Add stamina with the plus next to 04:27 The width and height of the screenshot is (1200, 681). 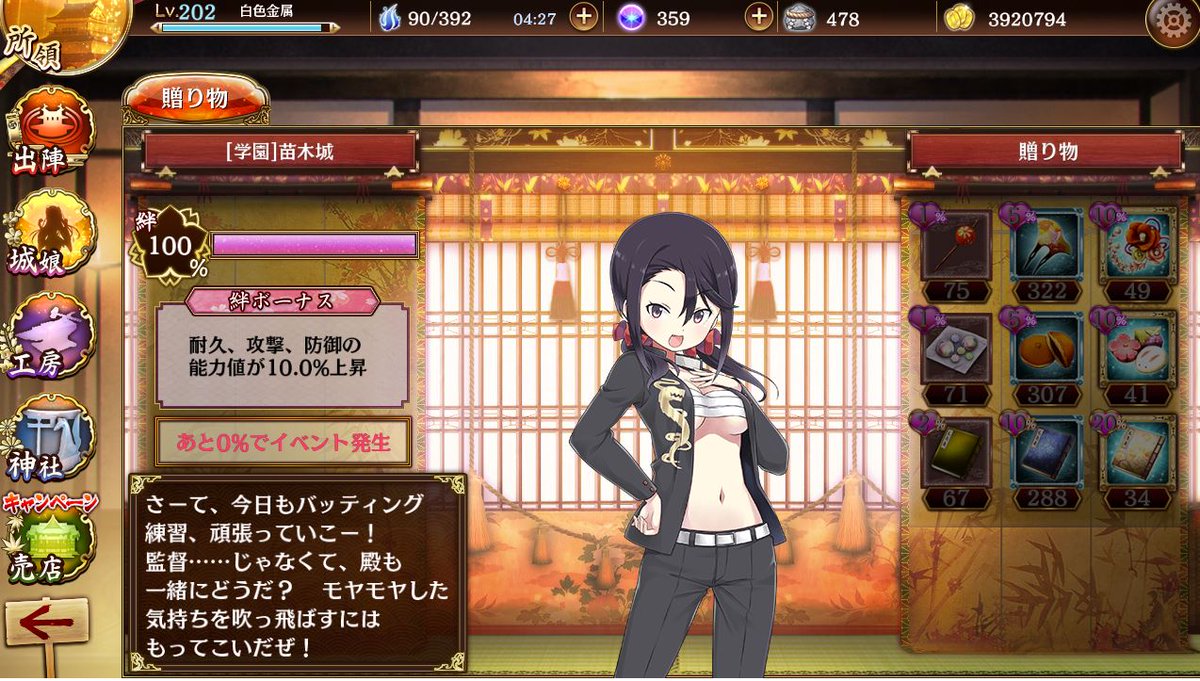(x=584, y=18)
